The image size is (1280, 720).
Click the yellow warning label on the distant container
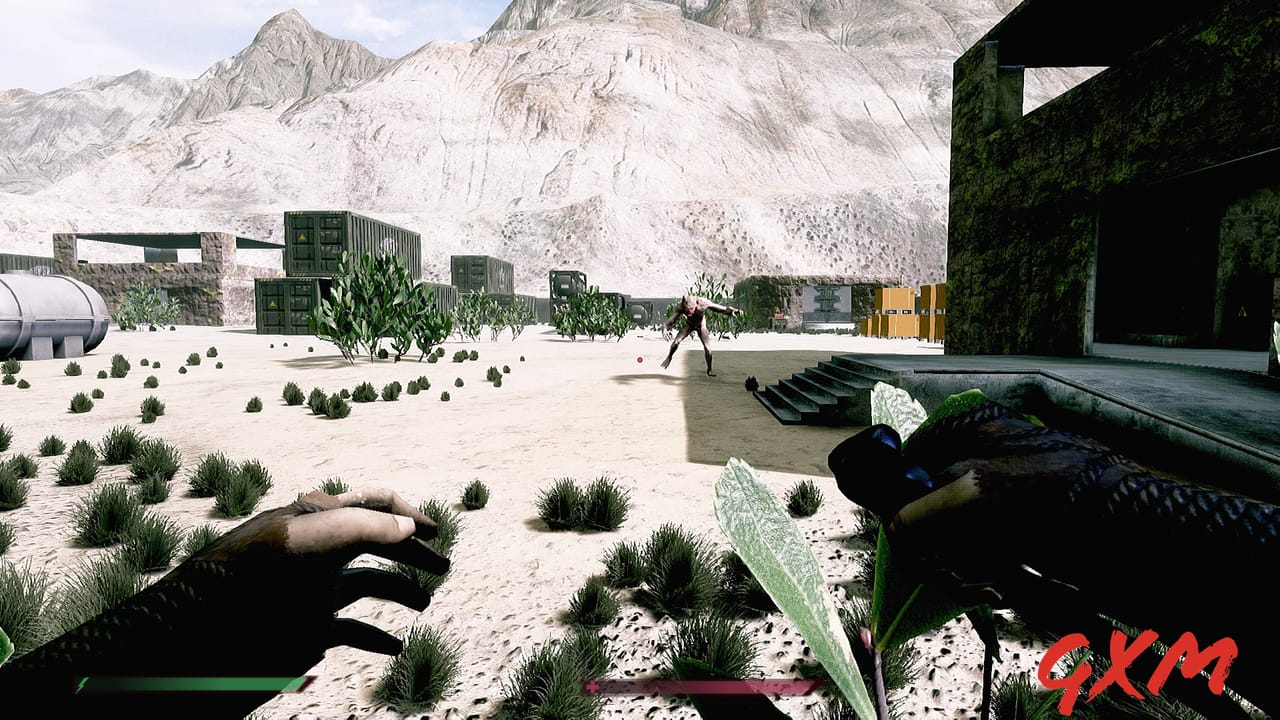pos(460,270)
